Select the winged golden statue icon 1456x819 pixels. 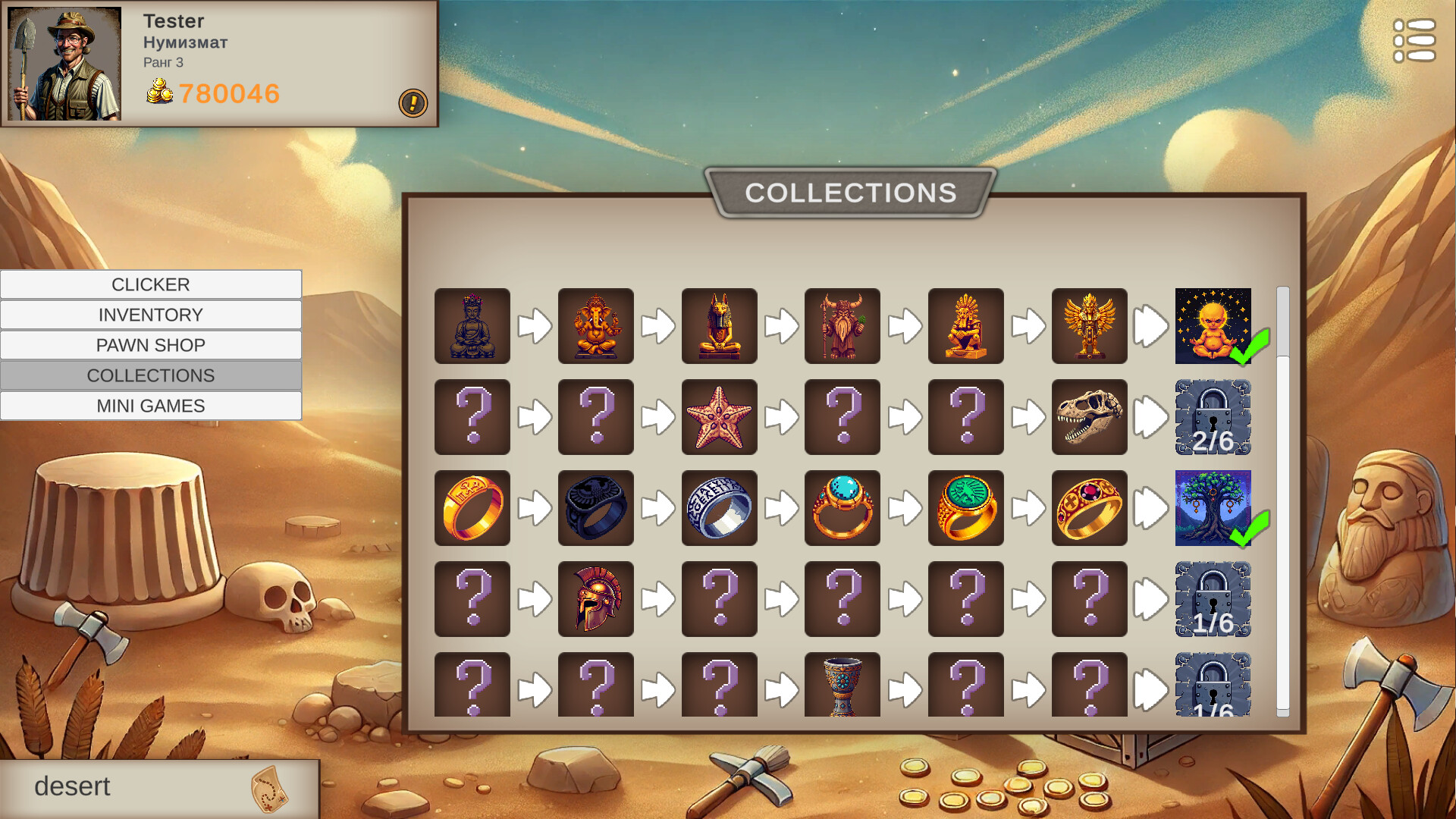(1090, 326)
